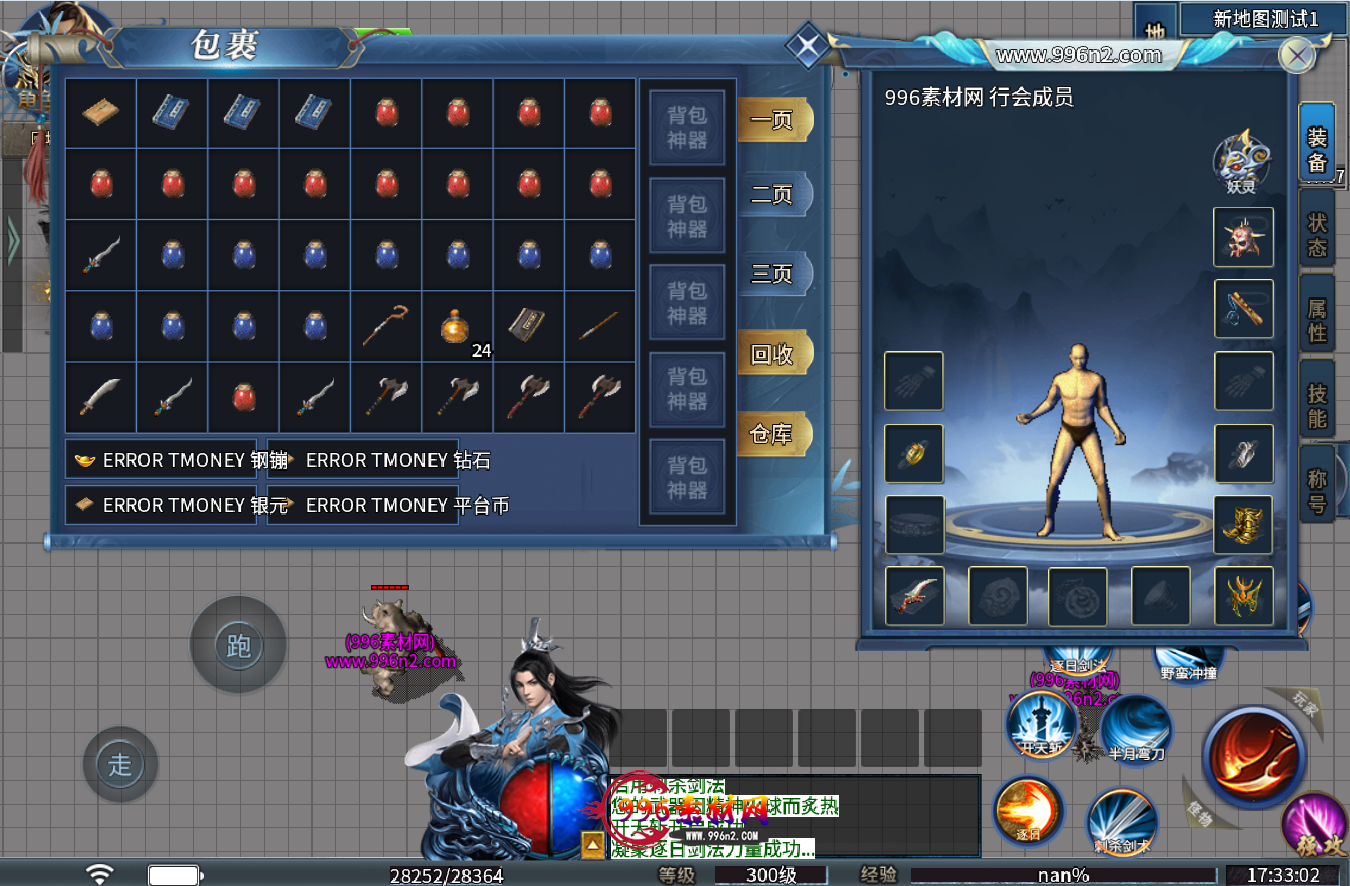Click the 妖灵 spirit icon
The width and height of the screenshot is (1350, 886).
pos(1241,160)
